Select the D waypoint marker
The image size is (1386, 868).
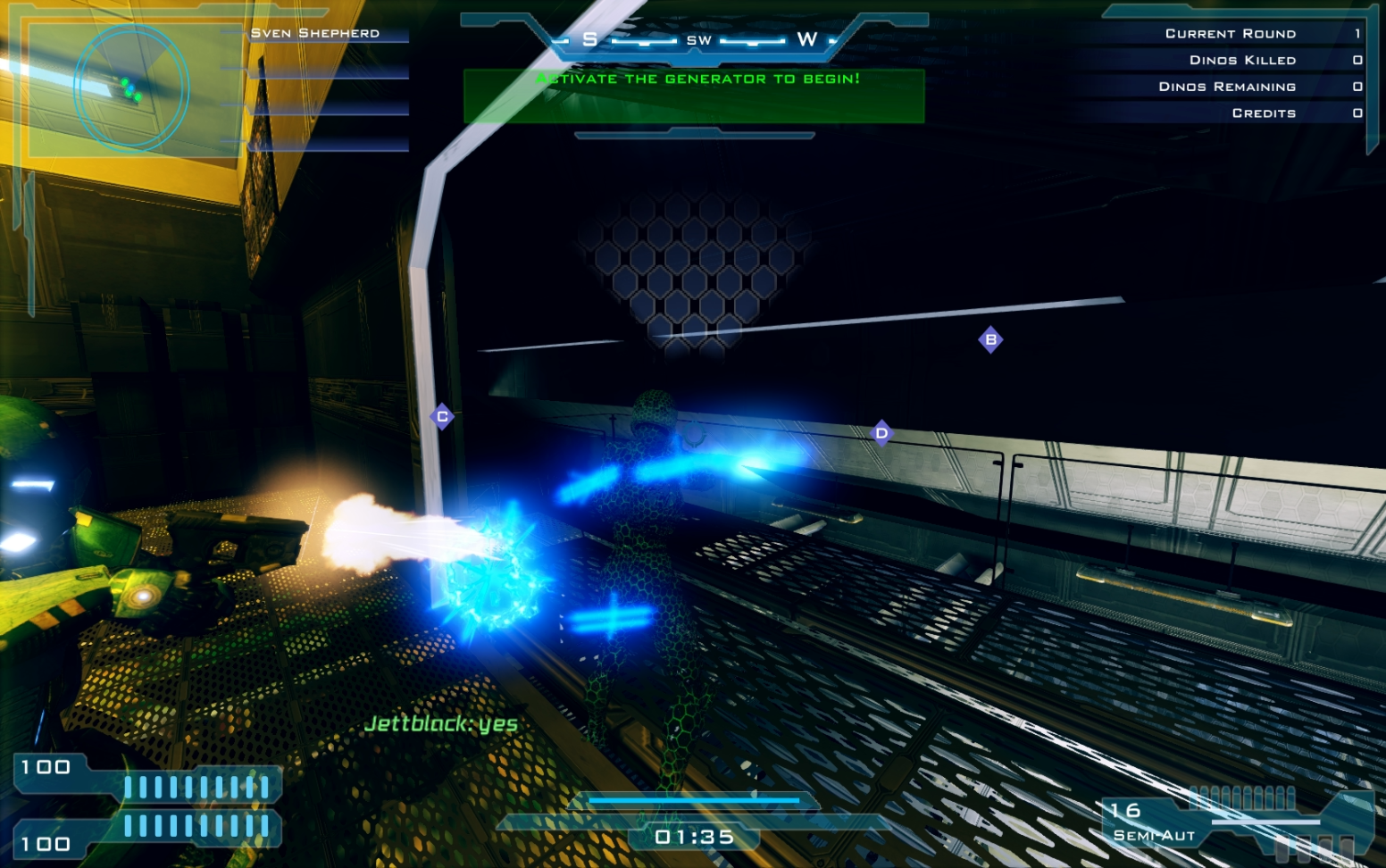tap(881, 433)
